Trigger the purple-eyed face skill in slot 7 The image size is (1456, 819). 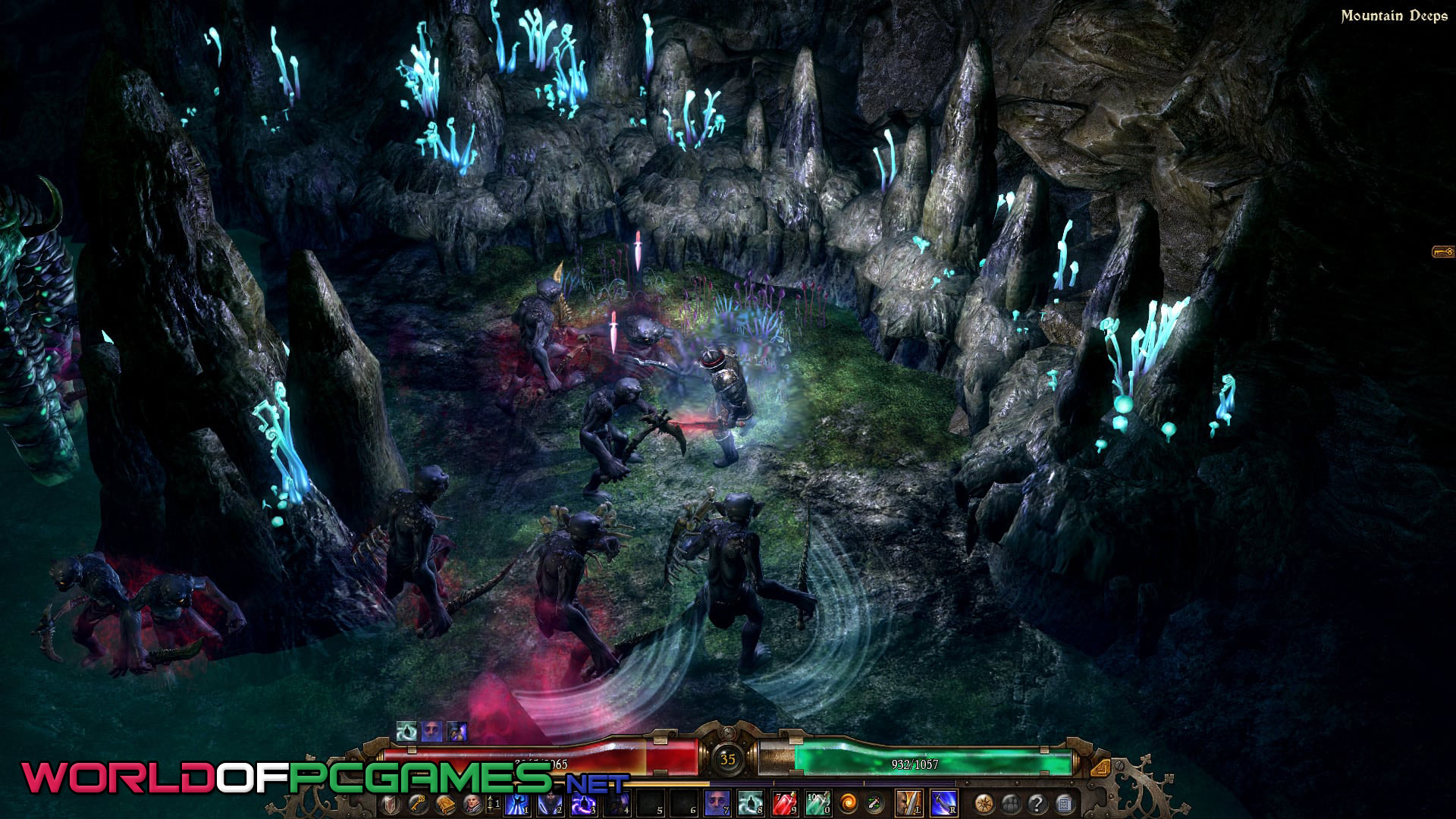pos(717,803)
